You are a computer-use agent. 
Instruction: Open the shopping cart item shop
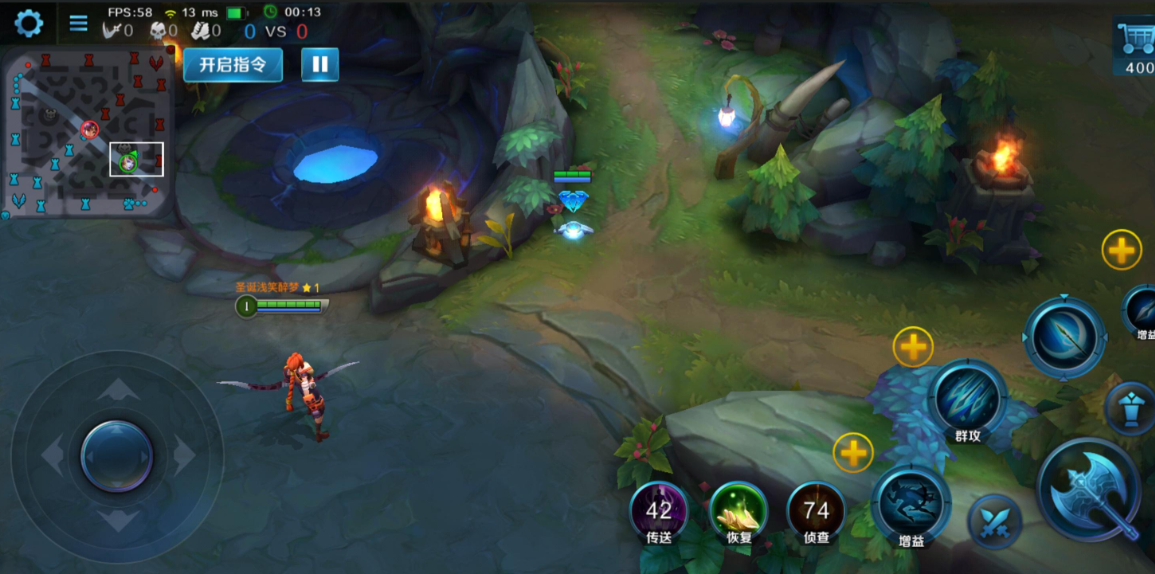1135,46
